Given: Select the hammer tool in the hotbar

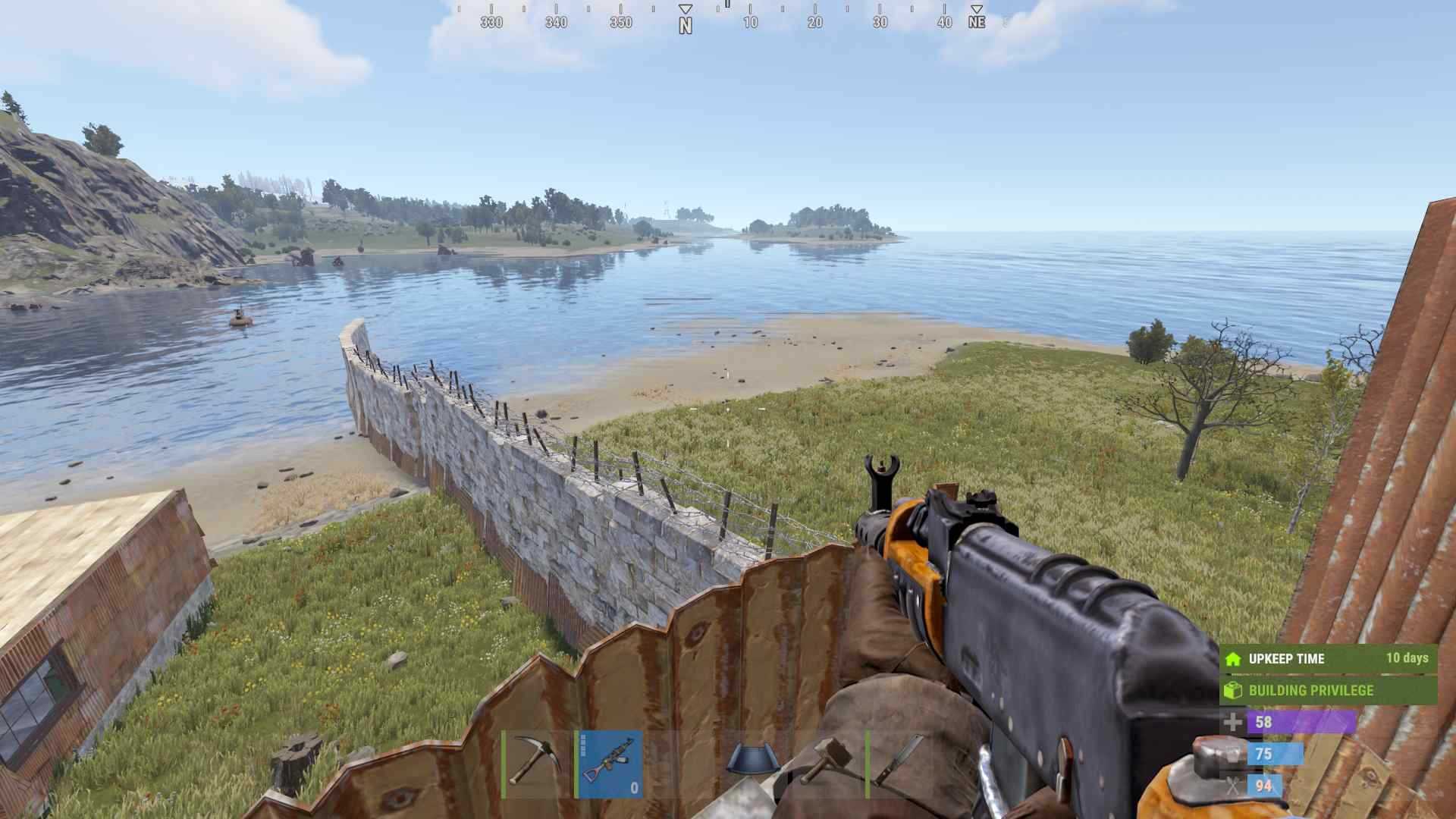Looking at the screenshot, I should (x=827, y=758).
